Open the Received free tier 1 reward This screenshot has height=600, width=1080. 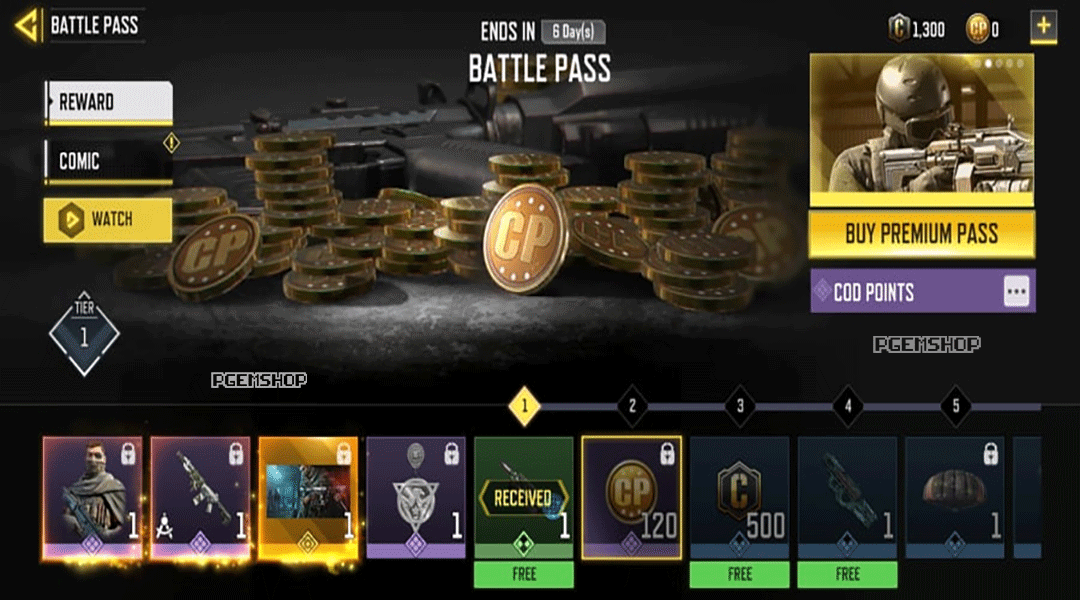523,497
